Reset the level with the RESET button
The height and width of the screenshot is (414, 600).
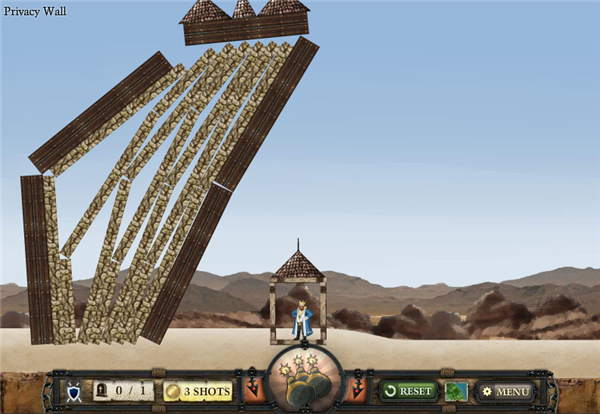click(x=408, y=391)
